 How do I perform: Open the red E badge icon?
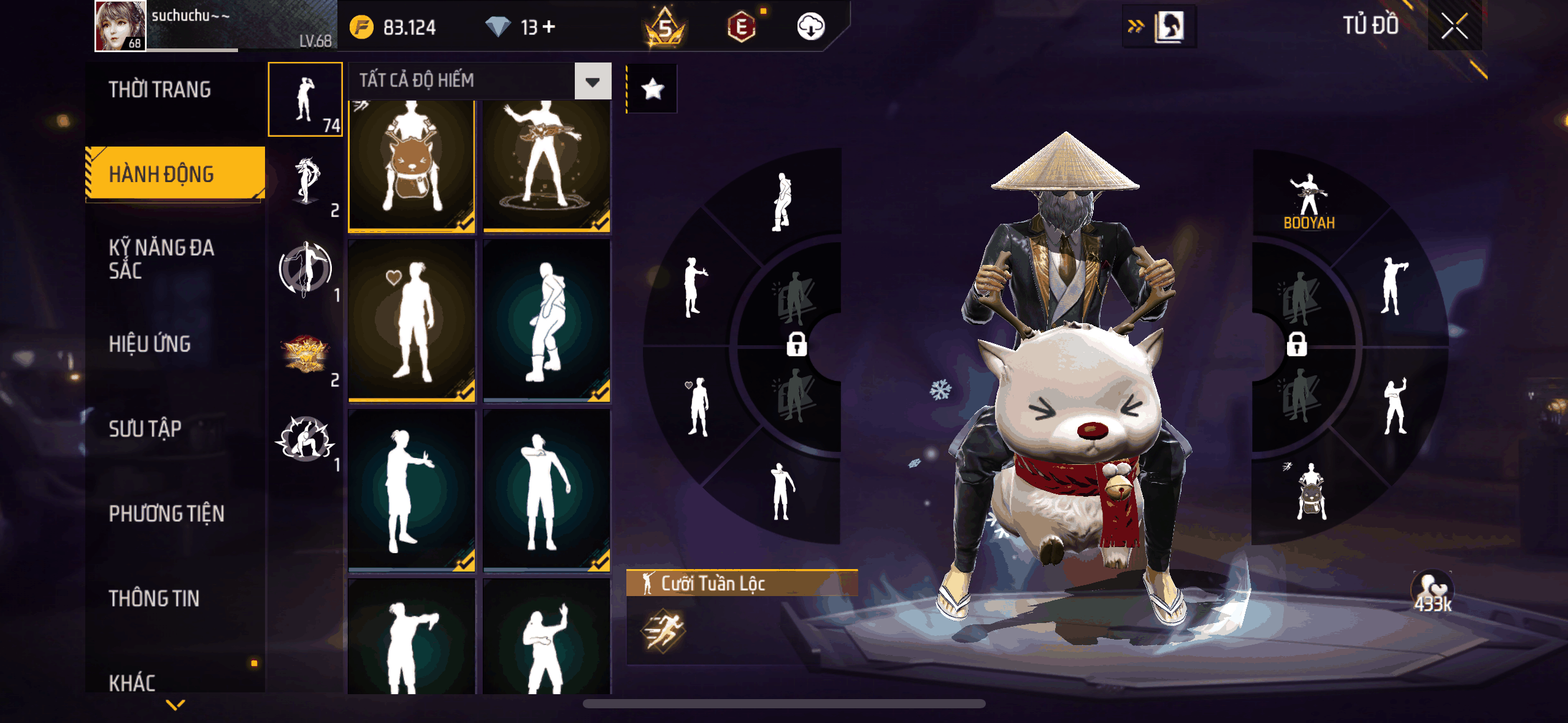coord(742,26)
